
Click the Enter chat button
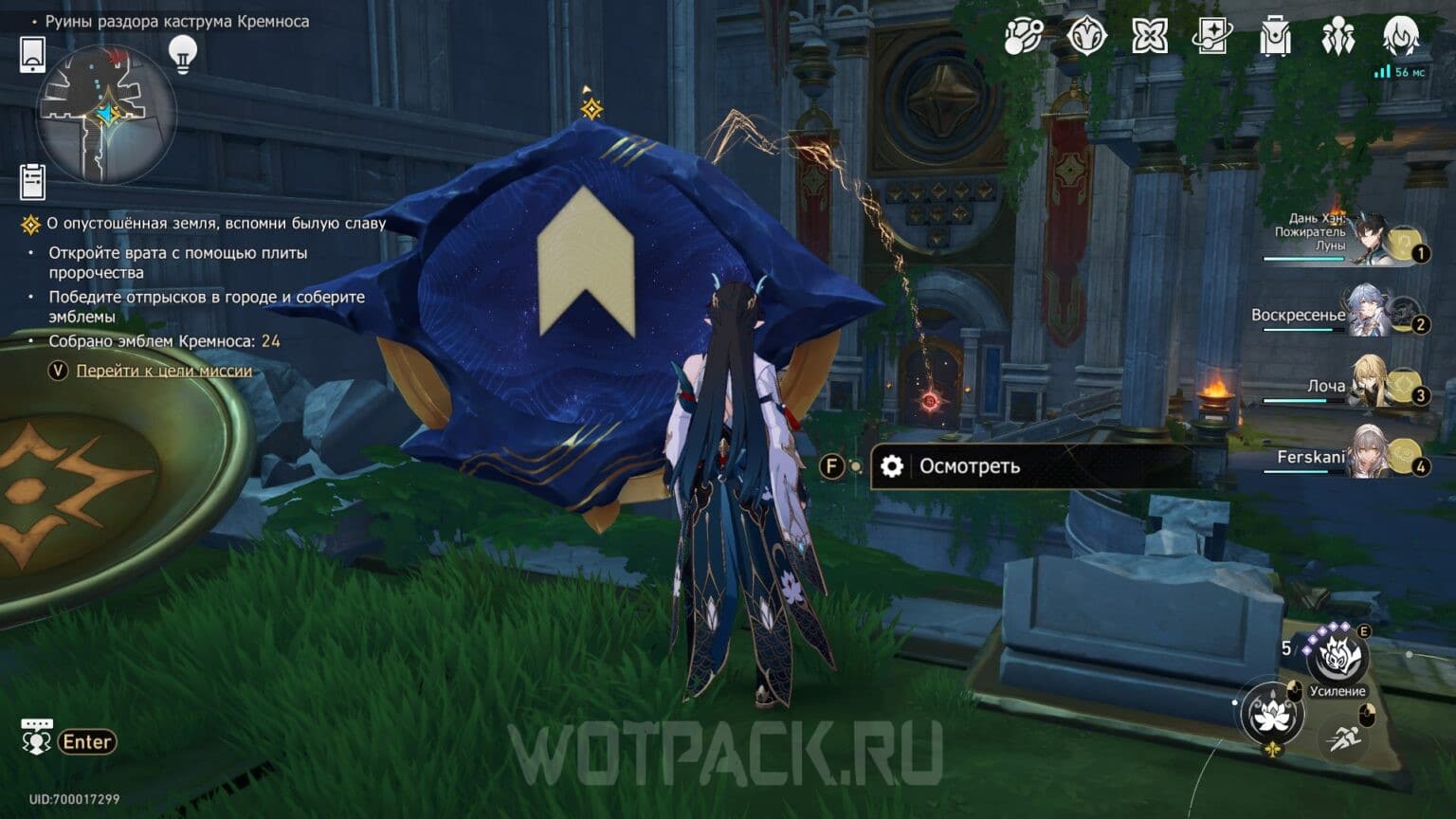(x=85, y=741)
